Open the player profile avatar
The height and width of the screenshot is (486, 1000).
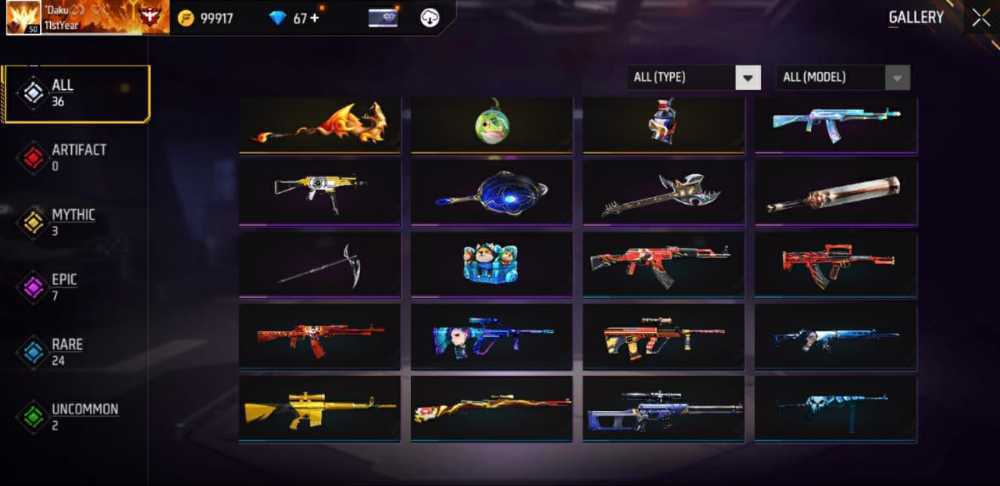(24, 17)
